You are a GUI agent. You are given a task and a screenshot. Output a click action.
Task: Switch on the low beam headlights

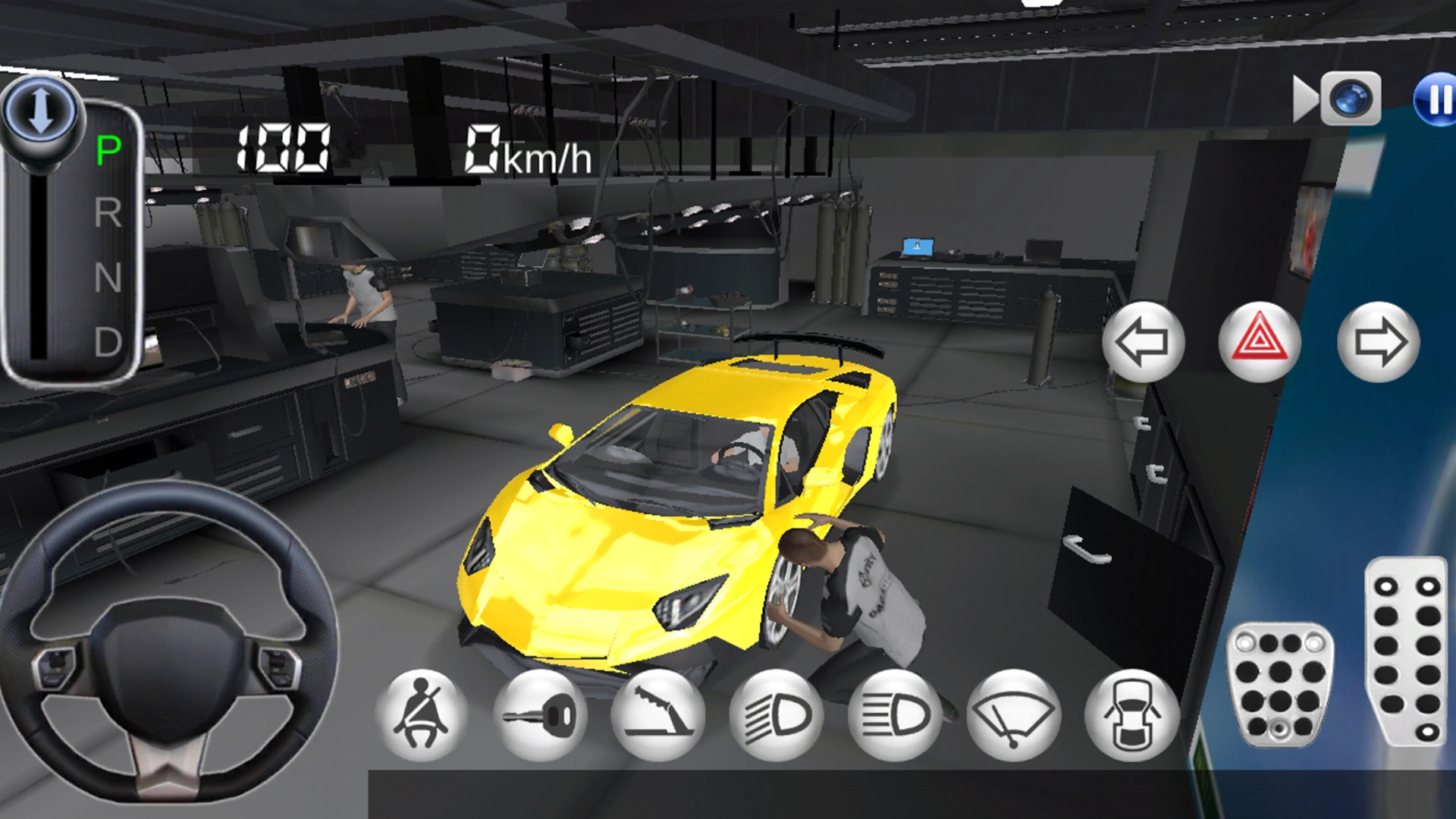pos(777,715)
